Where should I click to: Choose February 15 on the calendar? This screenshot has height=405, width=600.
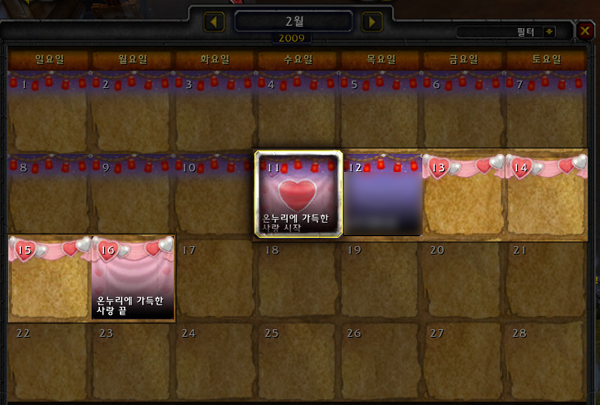pos(50,278)
